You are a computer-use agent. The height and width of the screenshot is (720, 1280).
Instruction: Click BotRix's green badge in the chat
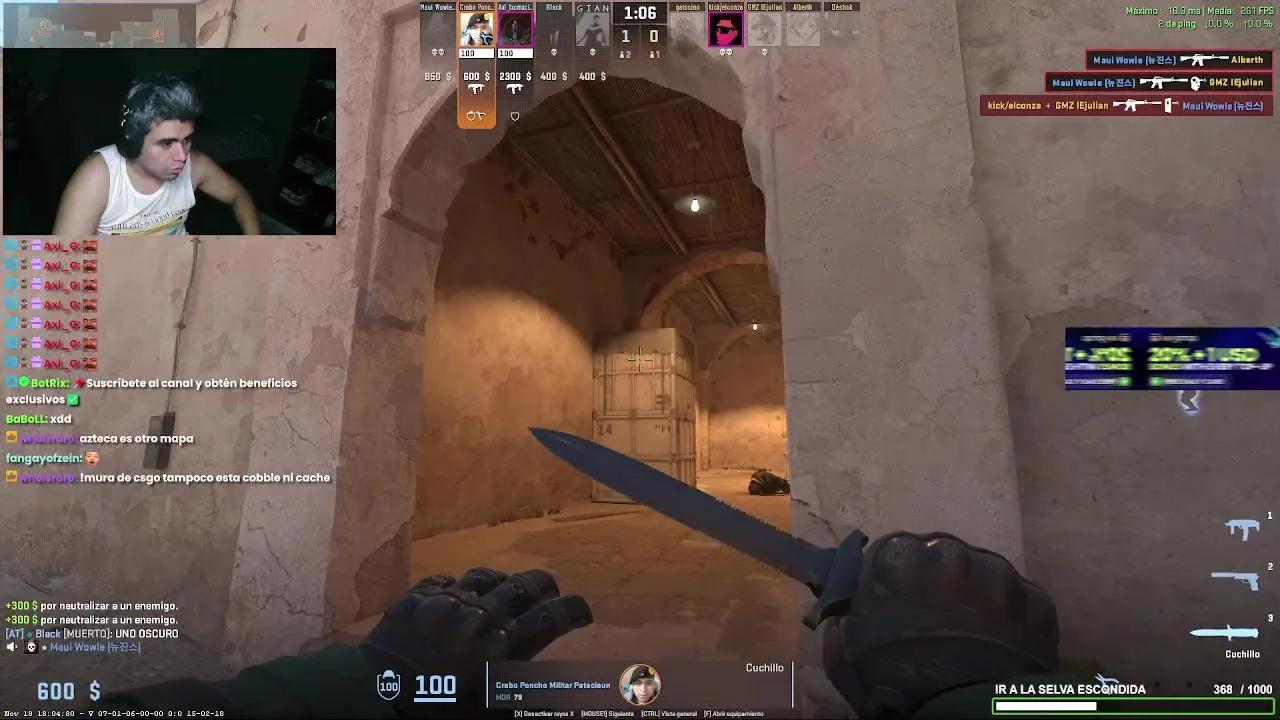point(23,382)
